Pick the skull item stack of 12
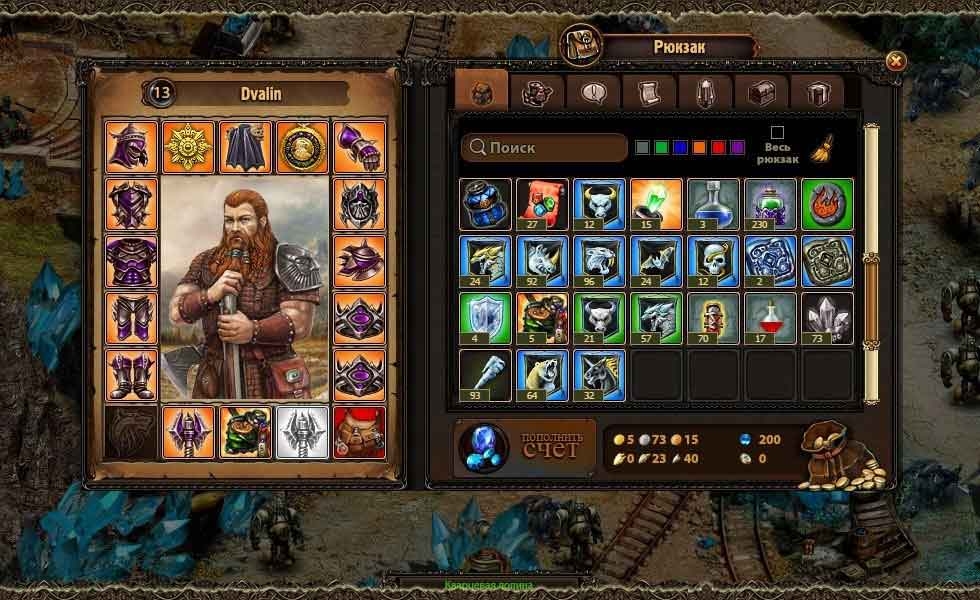Image resolution: width=980 pixels, height=600 pixels. click(x=713, y=261)
